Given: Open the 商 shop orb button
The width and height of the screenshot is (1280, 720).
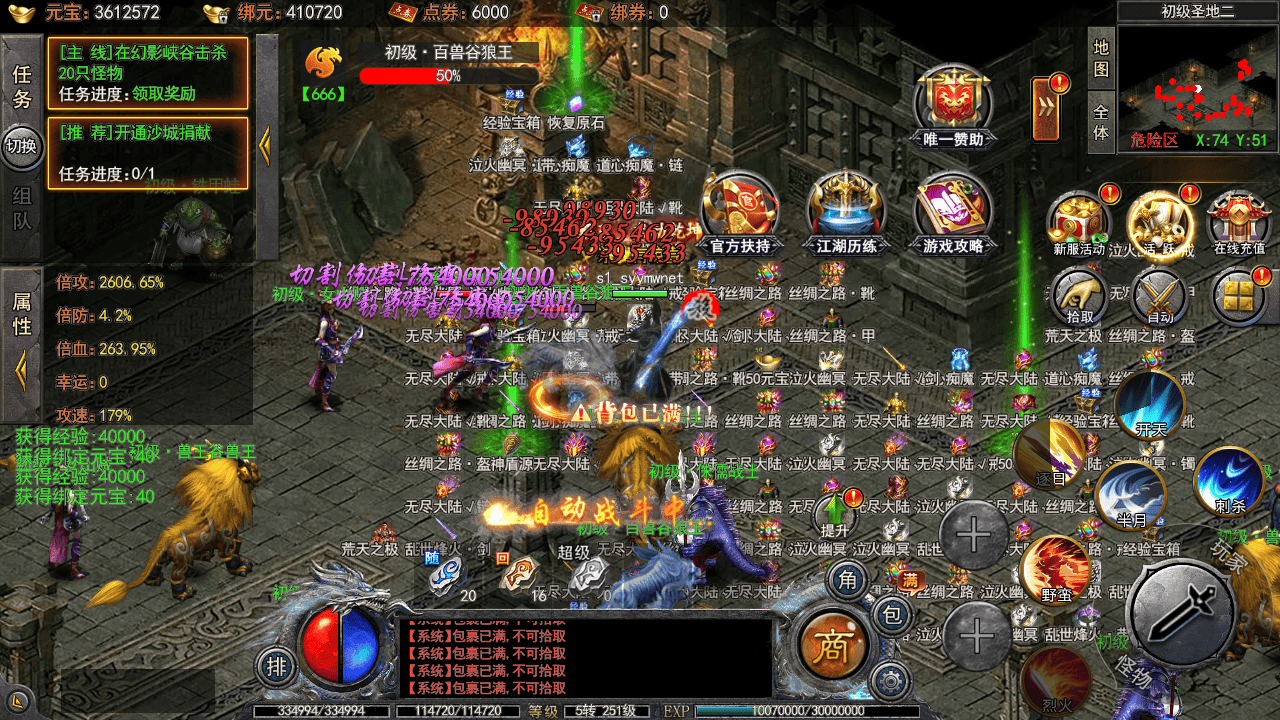Looking at the screenshot, I should tap(827, 645).
